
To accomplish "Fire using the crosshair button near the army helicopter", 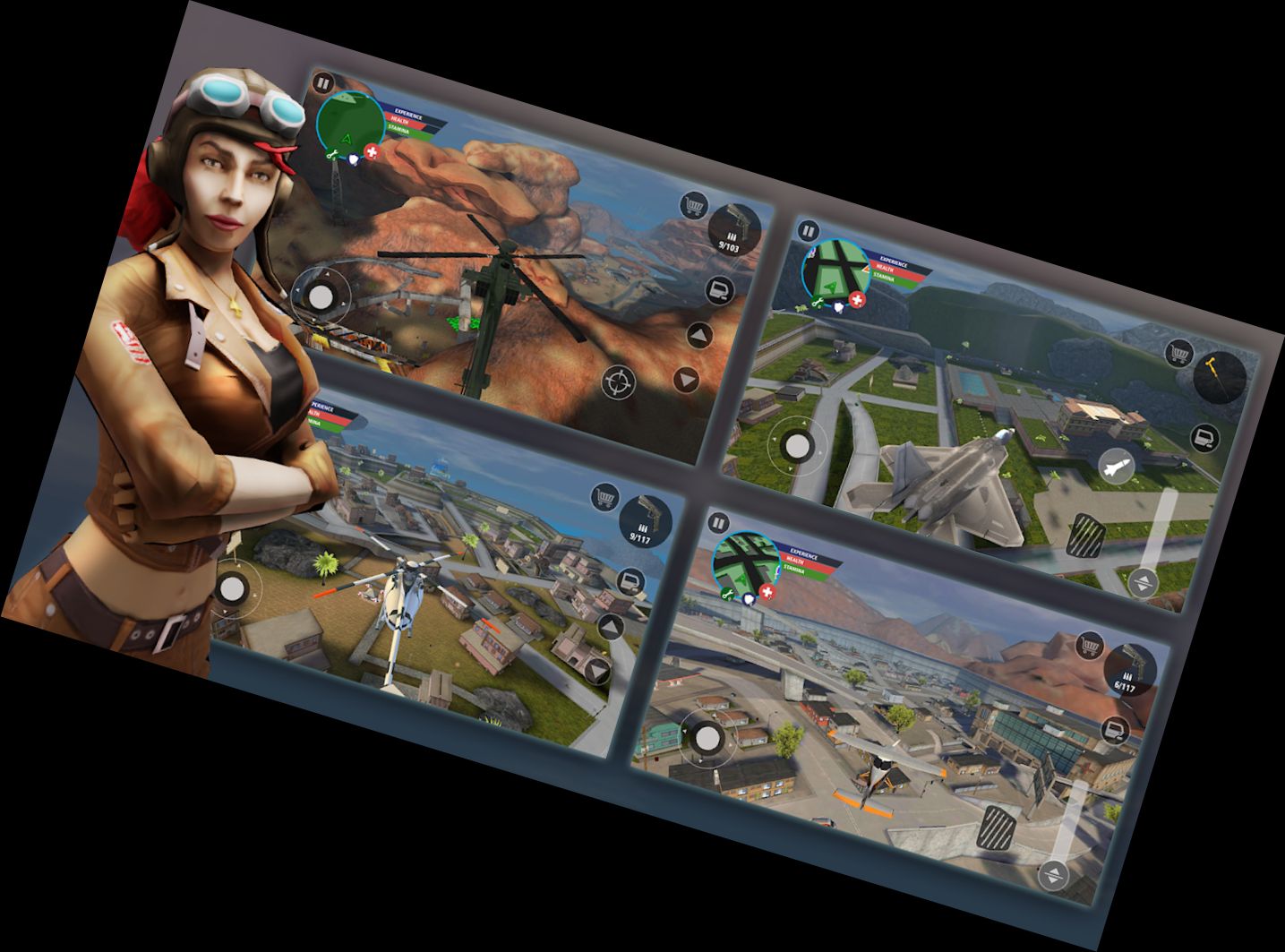I will tap(618, 382).
